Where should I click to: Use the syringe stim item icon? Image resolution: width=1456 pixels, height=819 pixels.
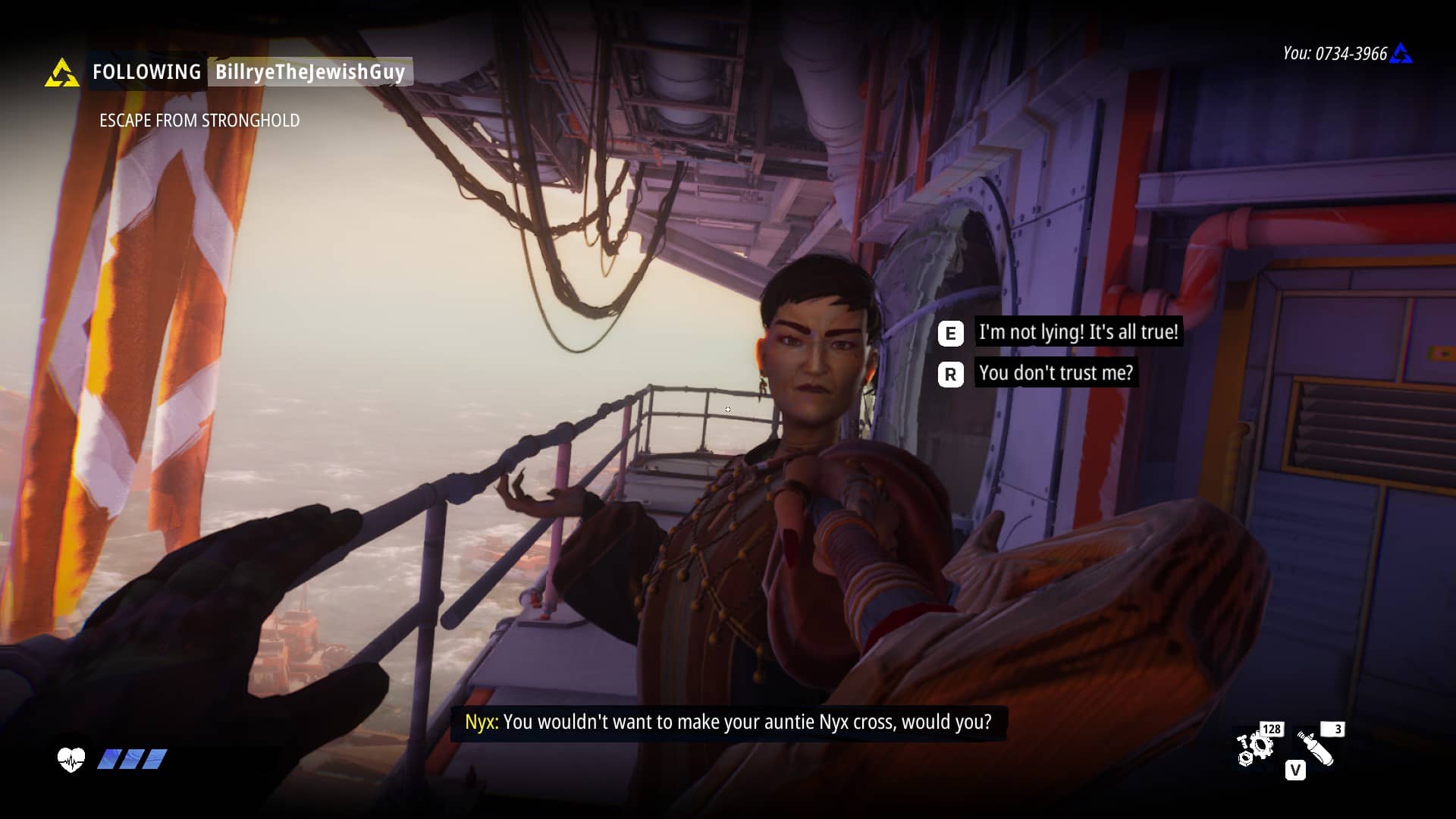click(x=1316, y=748)
